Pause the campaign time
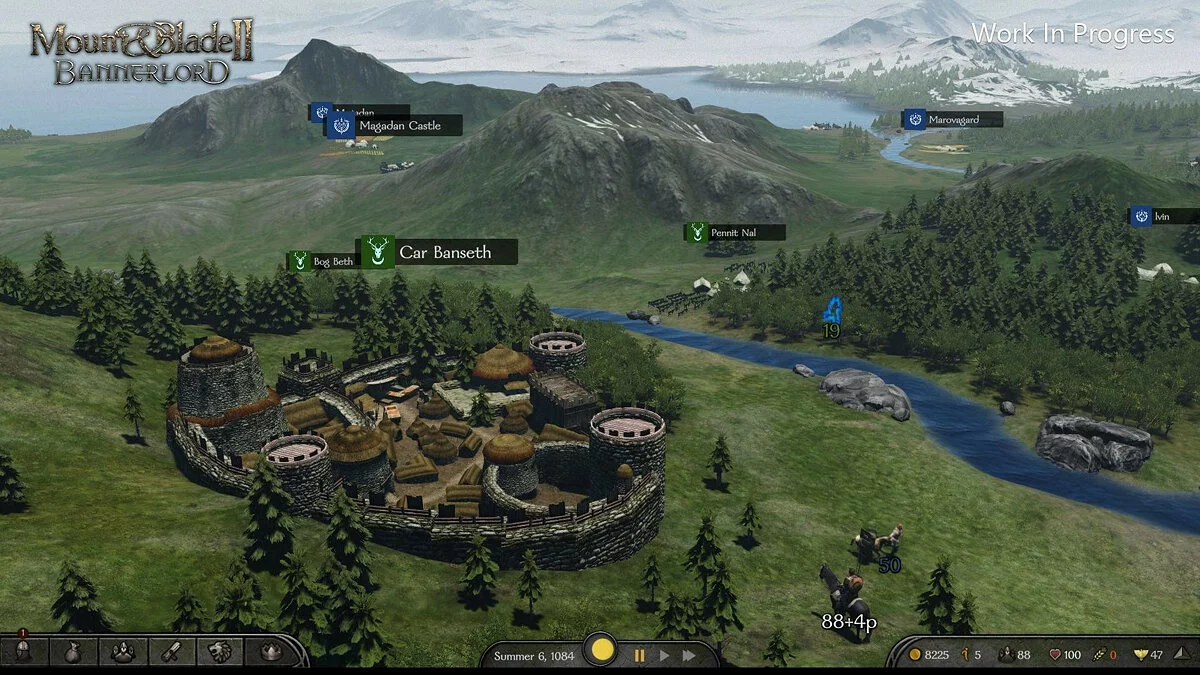The height and width of the screenshot is (675, 1200). pos(638,656)
